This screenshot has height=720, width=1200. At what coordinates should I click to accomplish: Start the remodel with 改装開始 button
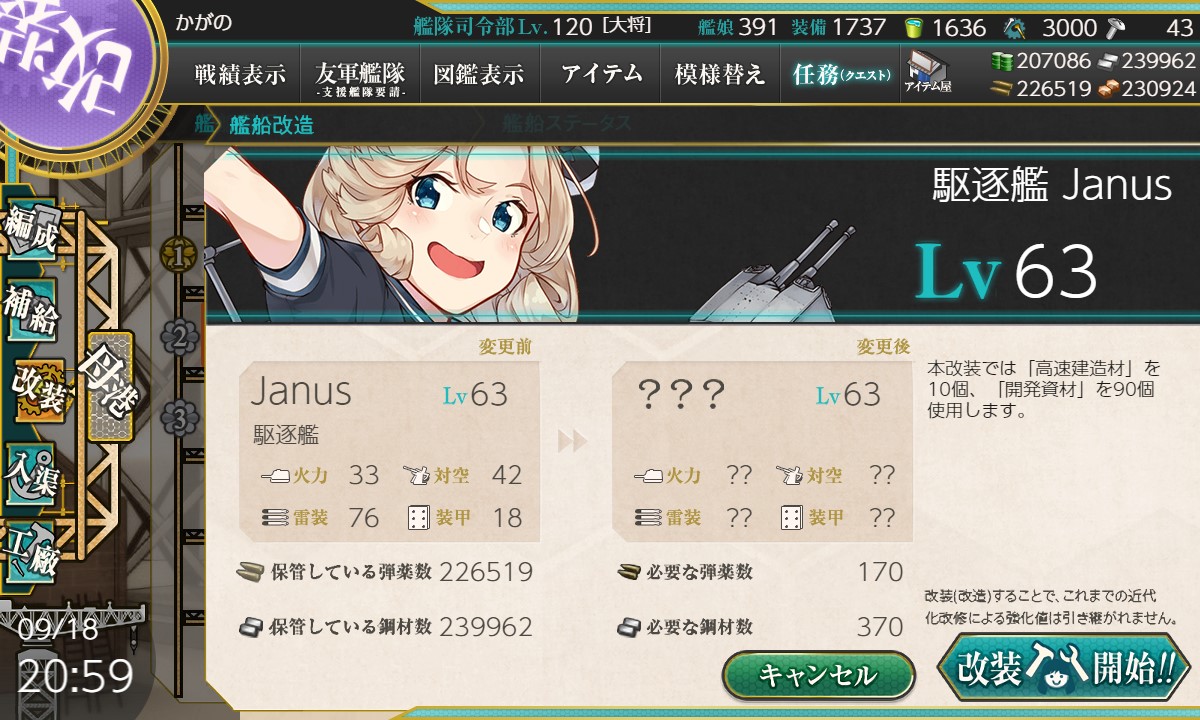point(1063,668)
